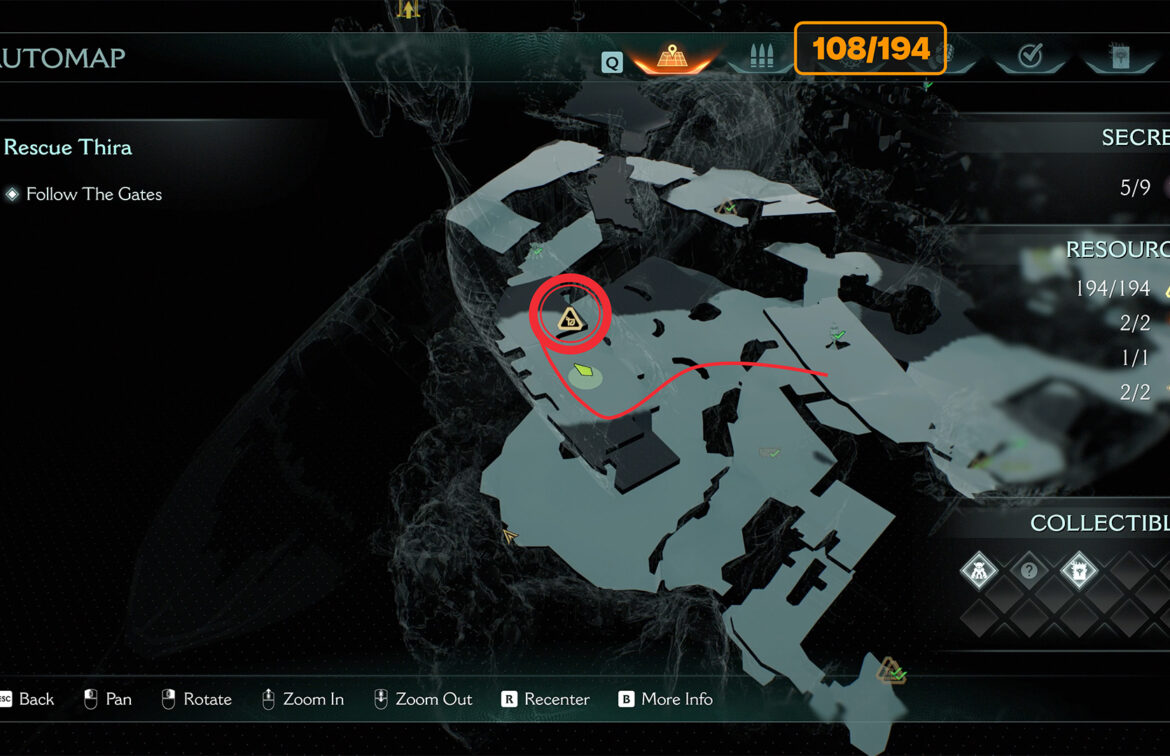The height and width of the screenshot is (756, 1170).
Task: Open the checkmark objectives tab
Action: (x=1029, y=56)
